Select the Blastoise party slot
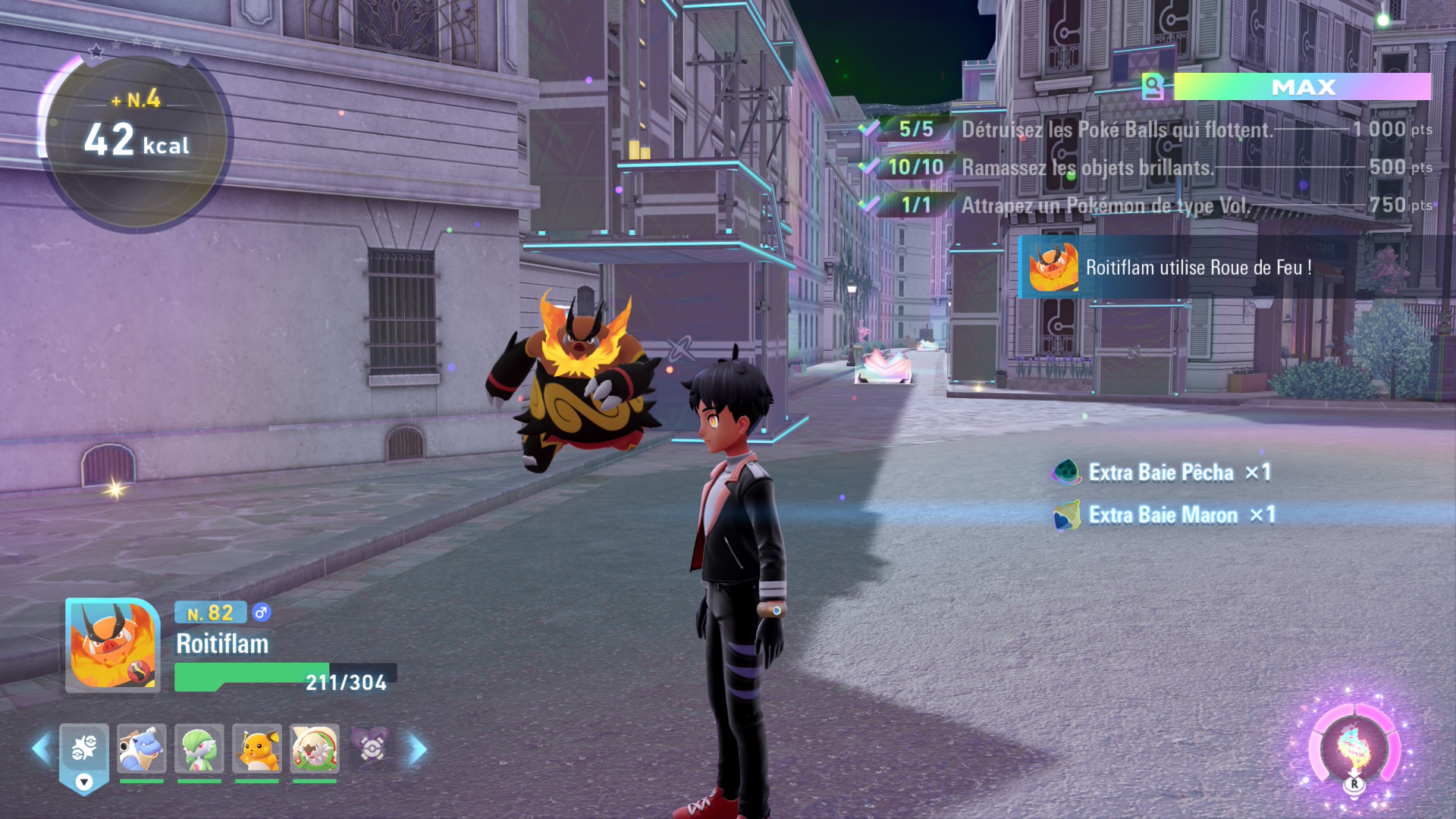Viewport: 1456px width, 819px height. tap(142, 749)
